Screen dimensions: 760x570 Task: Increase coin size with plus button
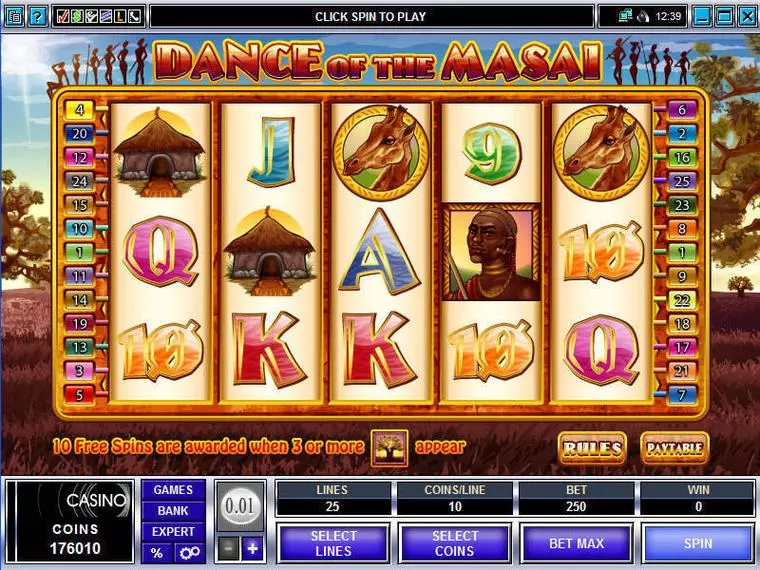[252, 548]
